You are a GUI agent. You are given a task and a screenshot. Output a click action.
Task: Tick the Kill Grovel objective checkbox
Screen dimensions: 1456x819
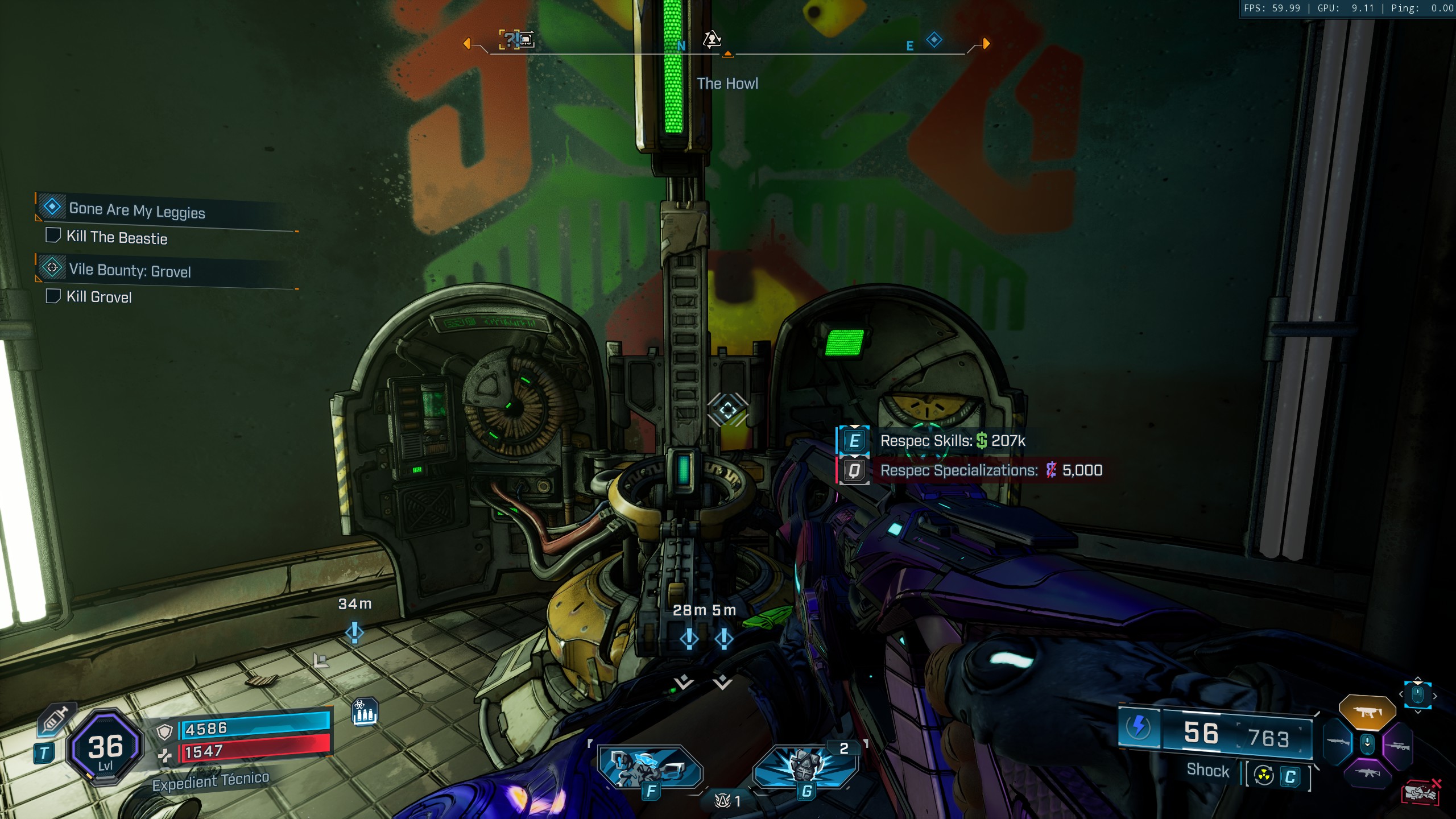pyautogui.click(x=53, y=296)
